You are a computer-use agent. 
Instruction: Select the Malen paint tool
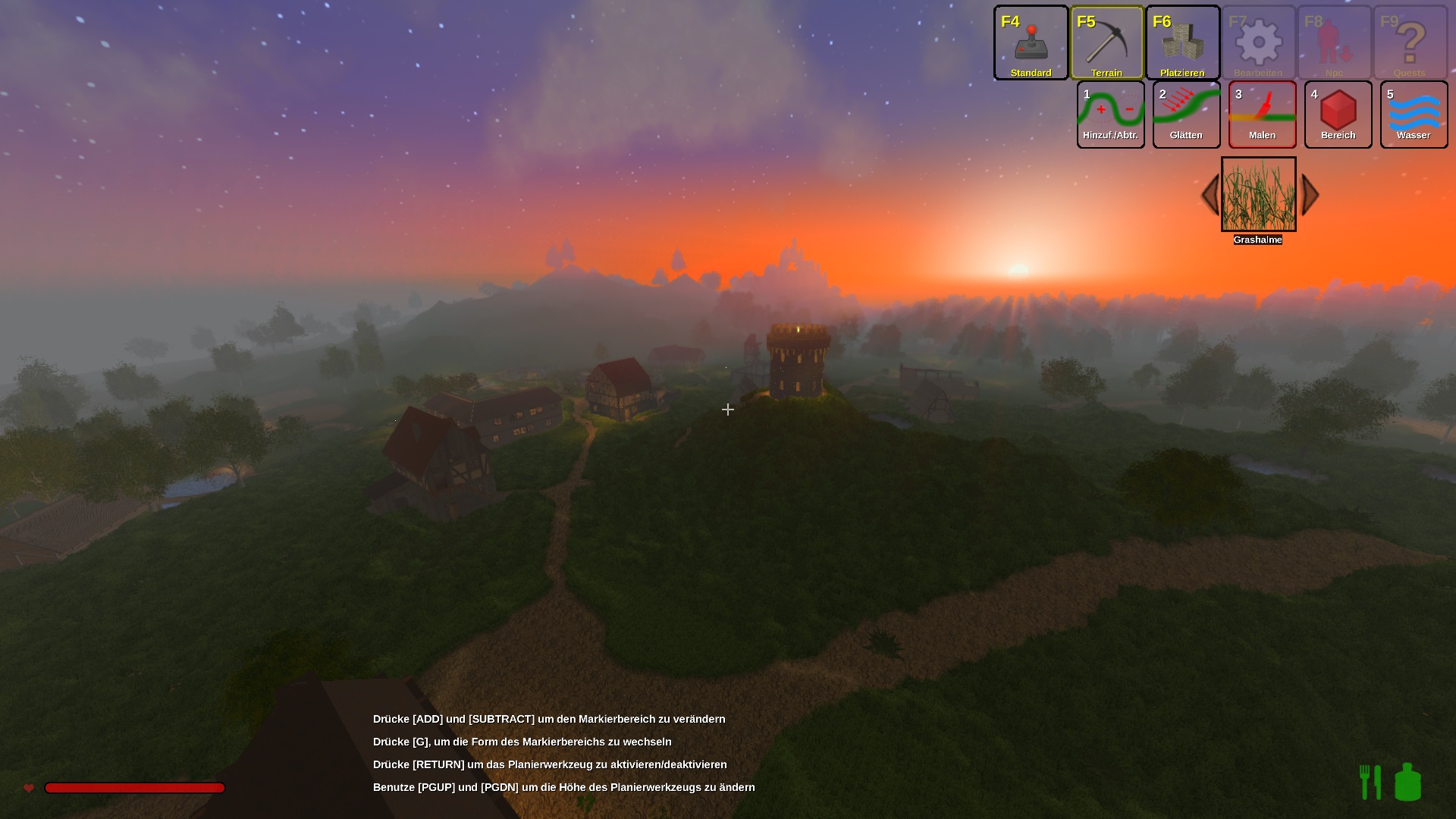coord(1262,115)
